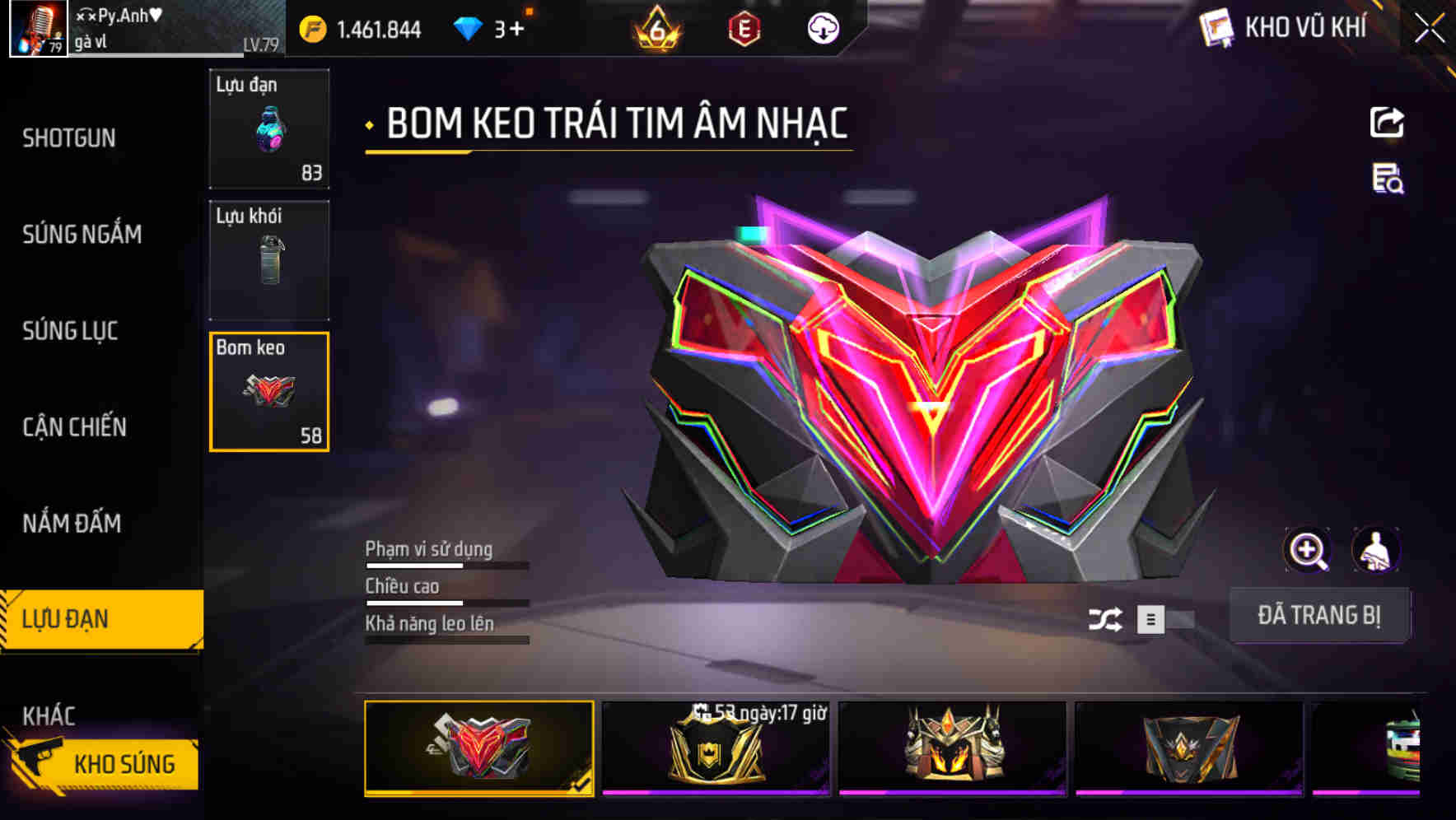Image resolution: width=1456 pixels, height=820 pixels.
Task: Select the Lựu khói smoke grenade slot
Action: pos(269,259)
